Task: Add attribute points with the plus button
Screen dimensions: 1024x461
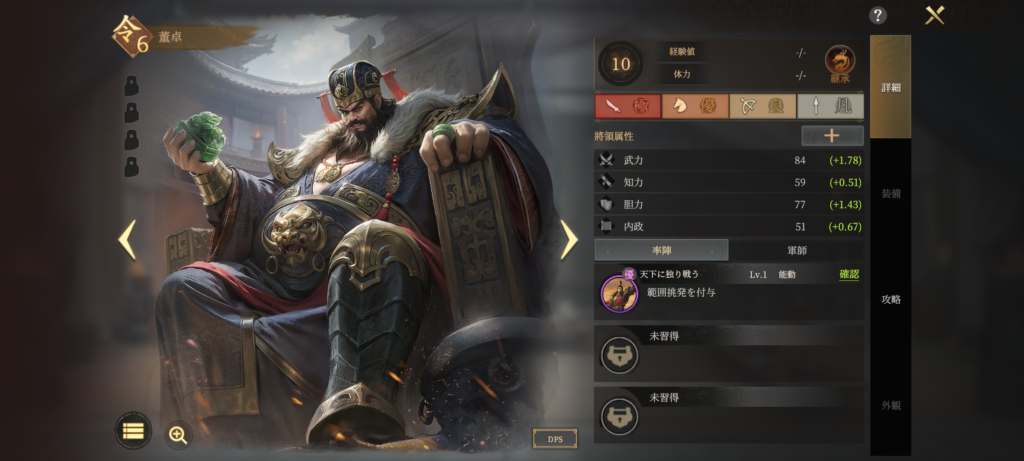Action: point(832,136)
